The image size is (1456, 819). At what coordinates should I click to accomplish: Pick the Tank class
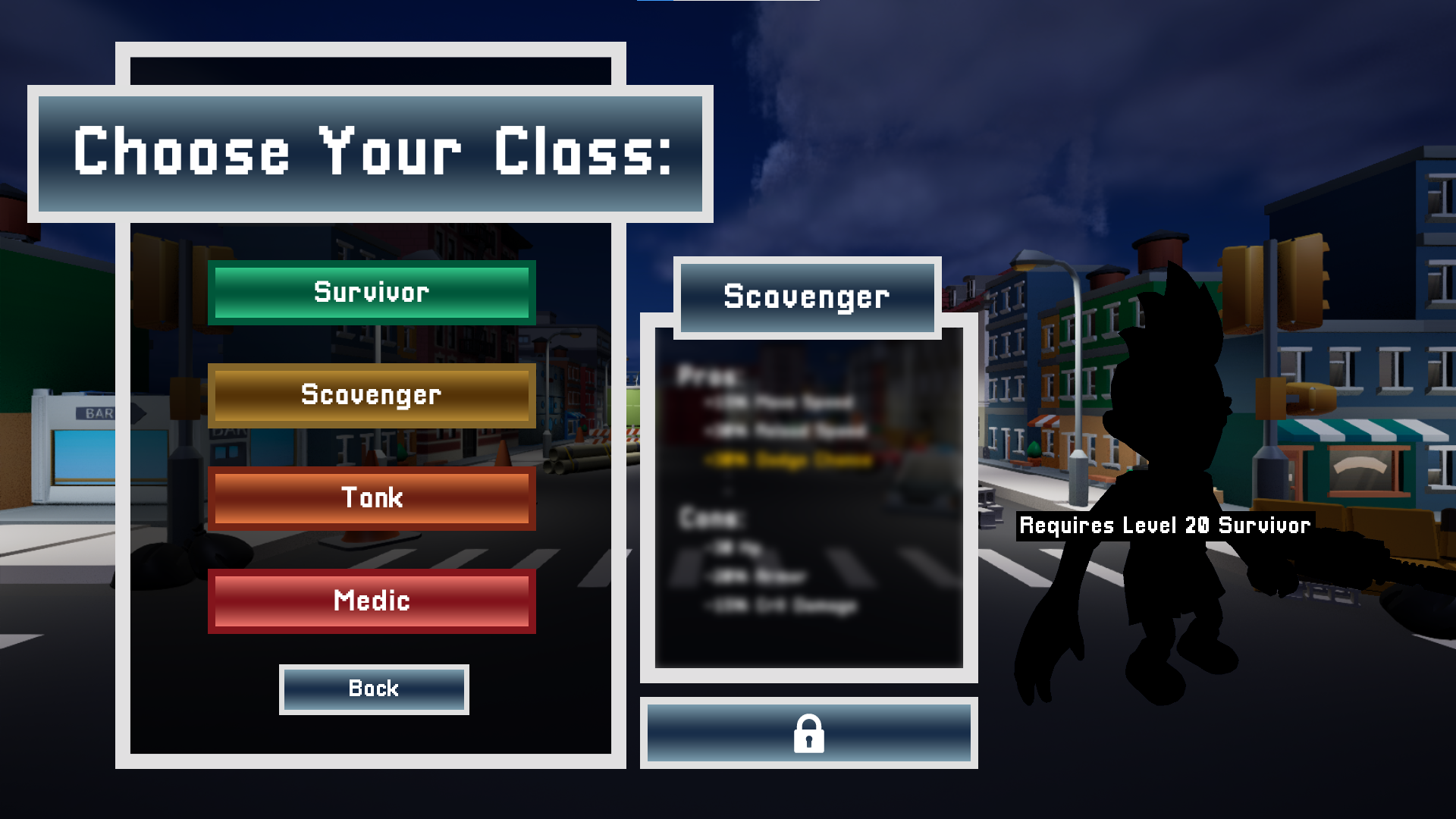point(372,498)
